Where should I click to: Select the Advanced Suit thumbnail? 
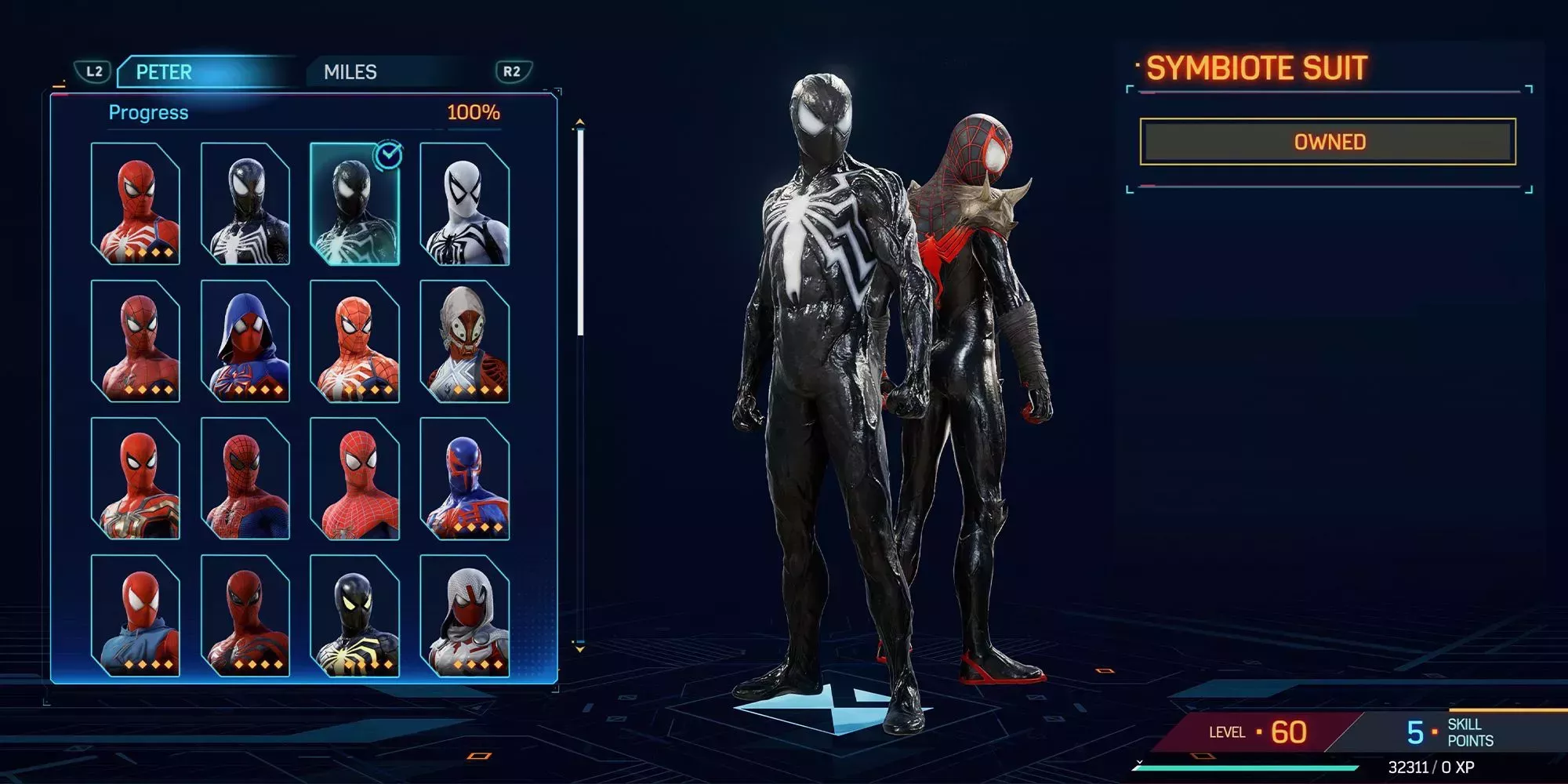pyautogui.click(x=137, y=204)
